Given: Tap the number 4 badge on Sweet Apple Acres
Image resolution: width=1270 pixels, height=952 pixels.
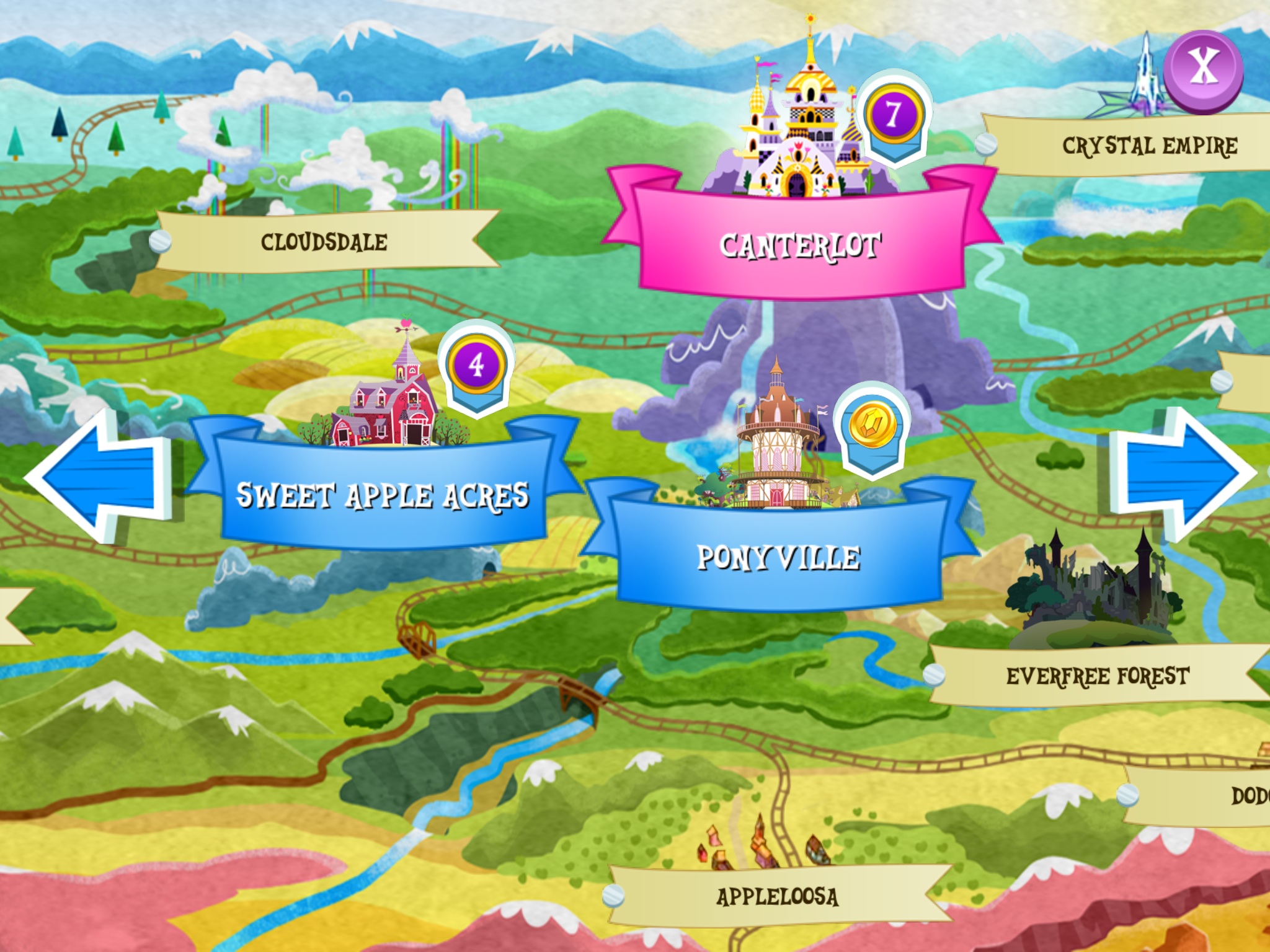Looking at the screenshot, I should [x=476, y=364].
